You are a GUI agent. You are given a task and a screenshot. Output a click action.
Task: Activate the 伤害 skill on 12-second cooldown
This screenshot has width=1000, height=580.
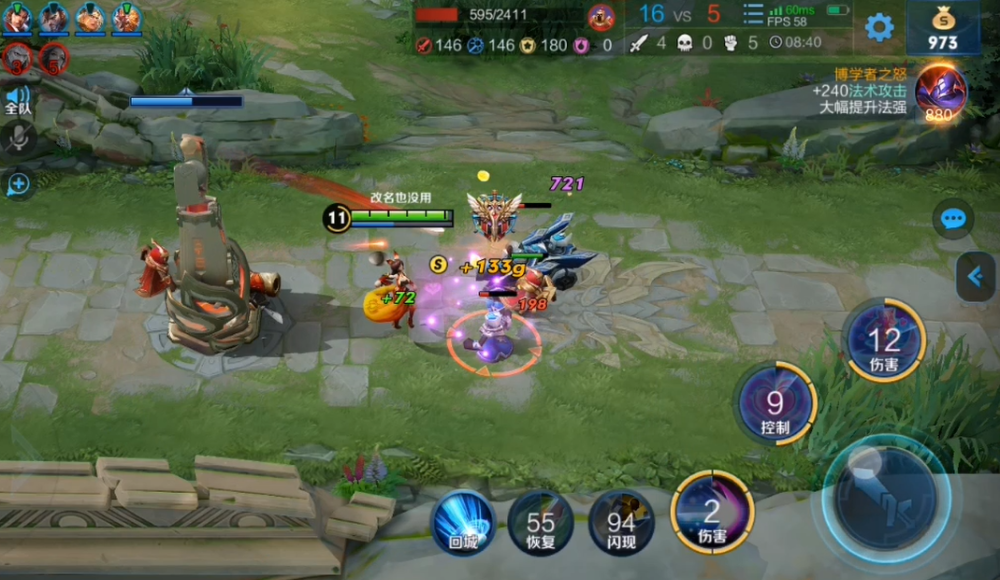coord(884,341)
